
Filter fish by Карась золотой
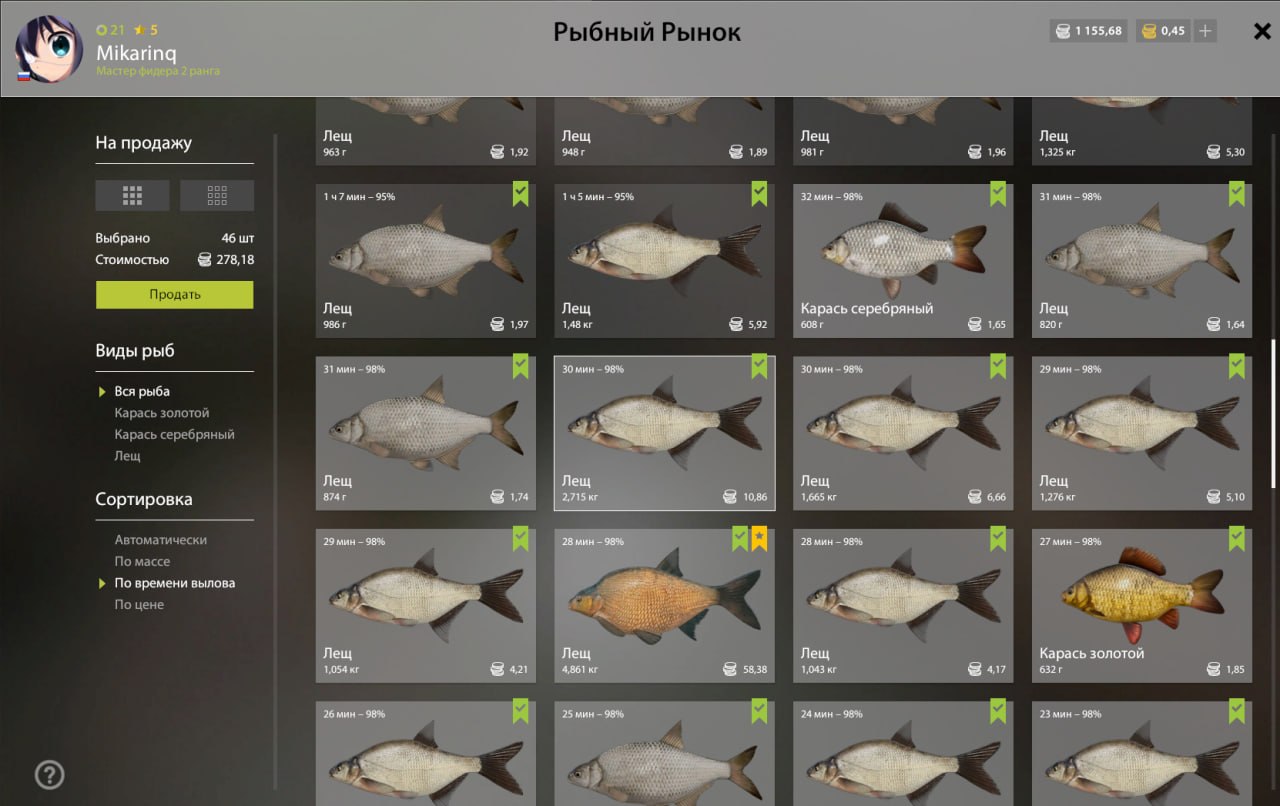[162, 413]
